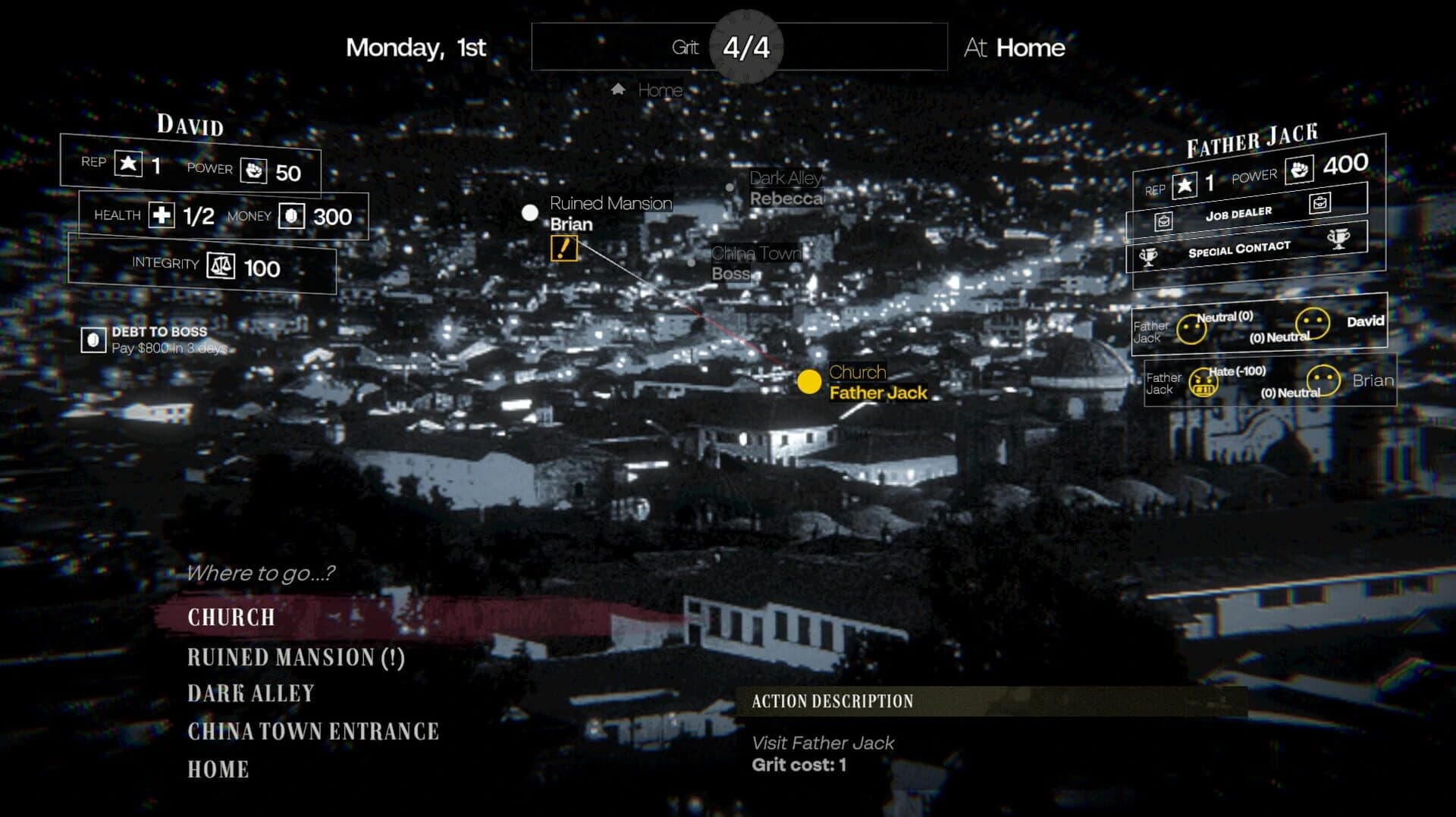Select David's POWER fist icon
The height and width of the screenshot is (817, 1456).
coord(256,171)
